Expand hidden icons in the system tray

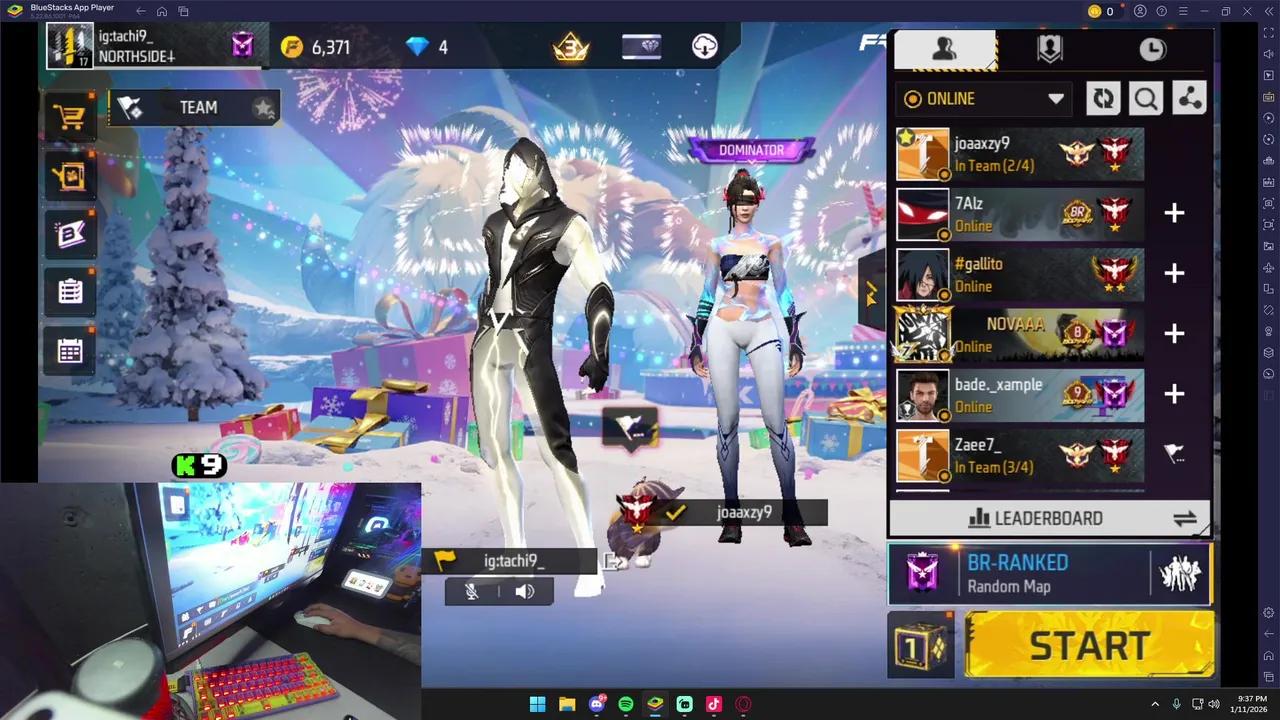1155,704
